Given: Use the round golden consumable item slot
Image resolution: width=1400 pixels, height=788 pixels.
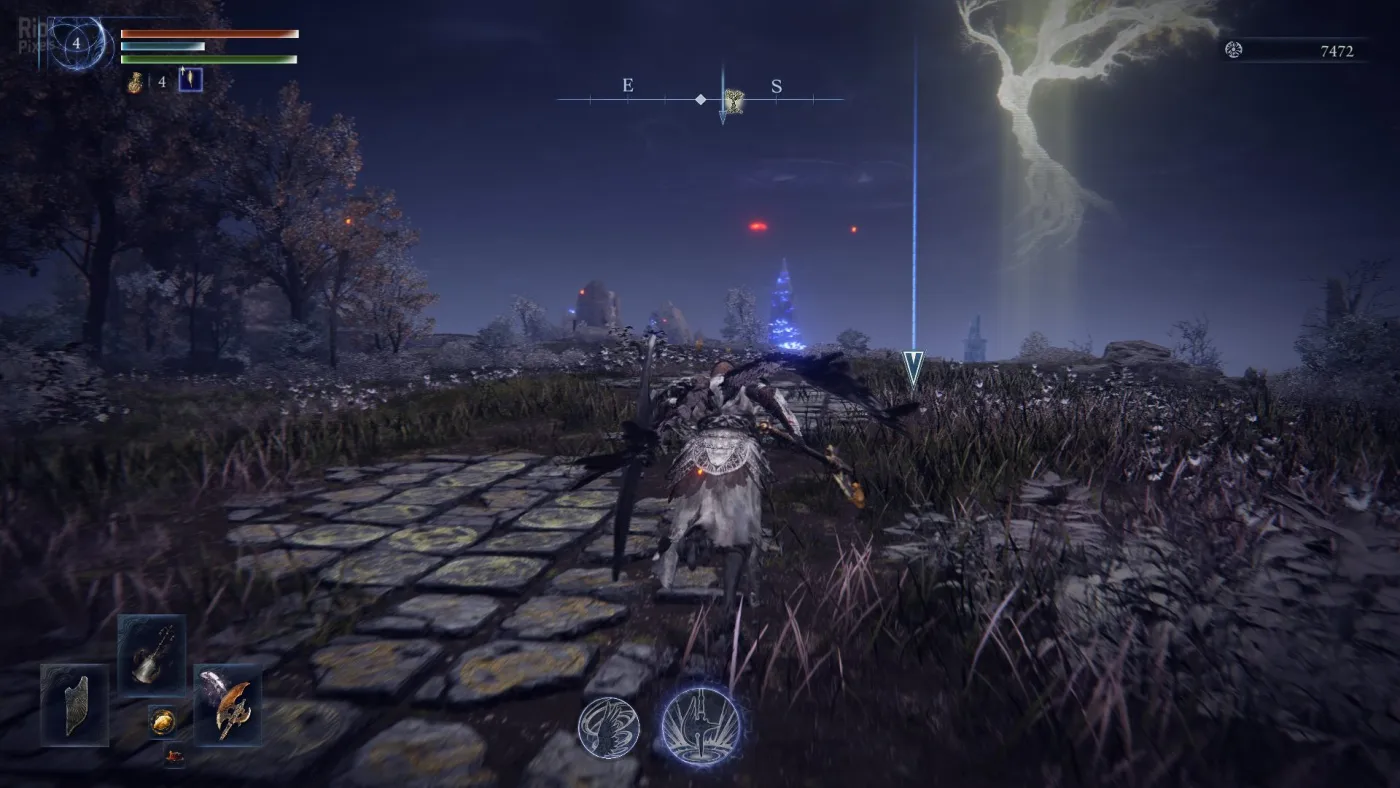Looking at the screenshot, I should pyautogui.click(x=162, y=720).
